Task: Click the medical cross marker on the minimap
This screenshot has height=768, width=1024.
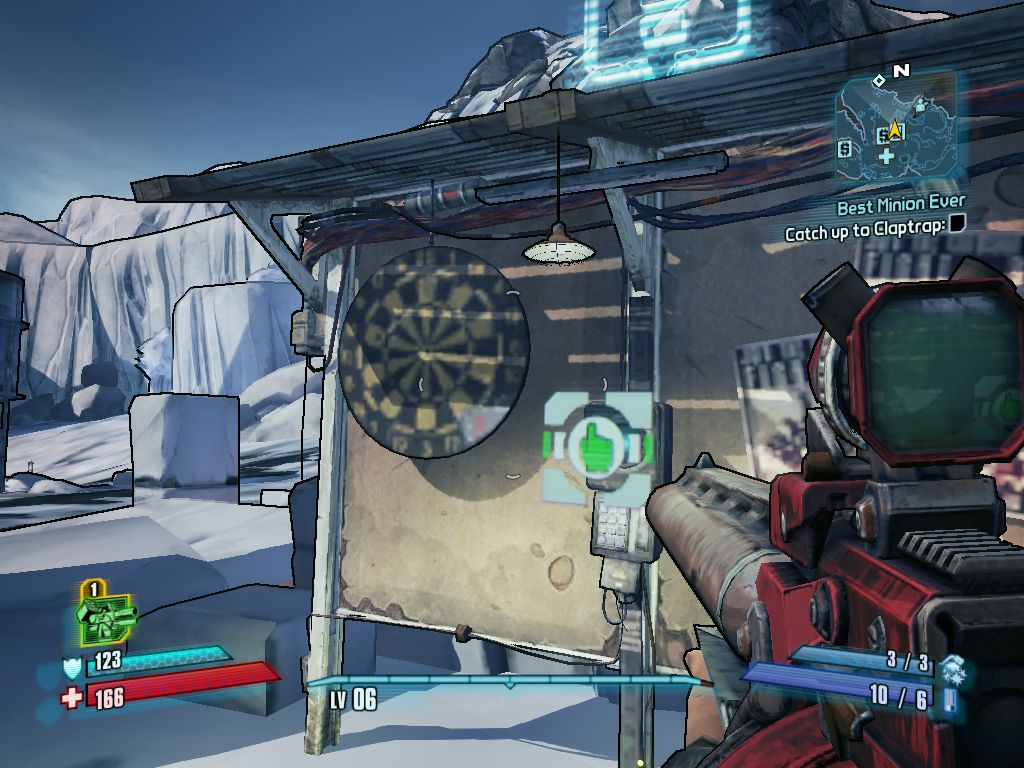Action: [x=886, y=156]
